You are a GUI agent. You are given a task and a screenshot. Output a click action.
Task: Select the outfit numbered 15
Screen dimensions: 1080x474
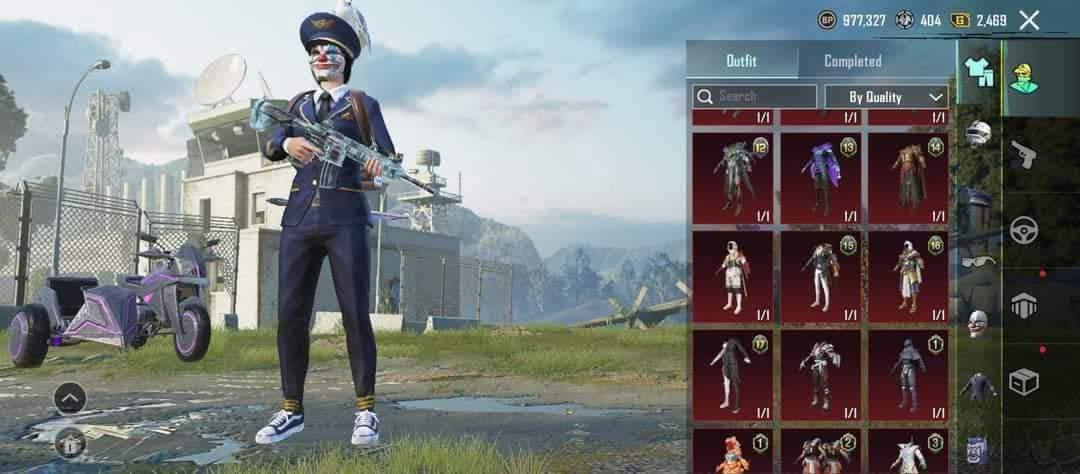(x=820, y=276)
